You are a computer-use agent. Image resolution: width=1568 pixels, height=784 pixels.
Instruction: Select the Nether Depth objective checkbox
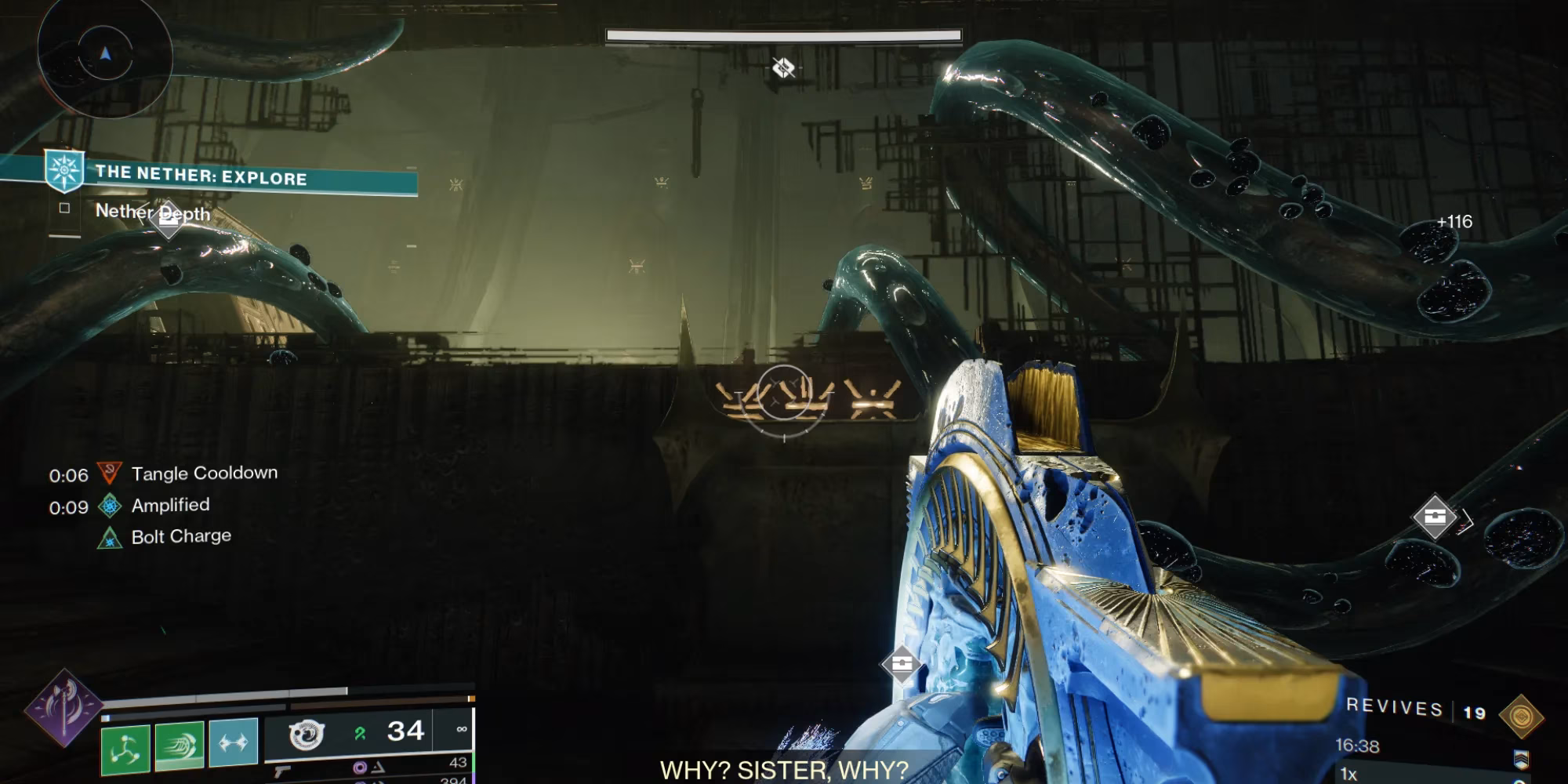pos(64,208)
